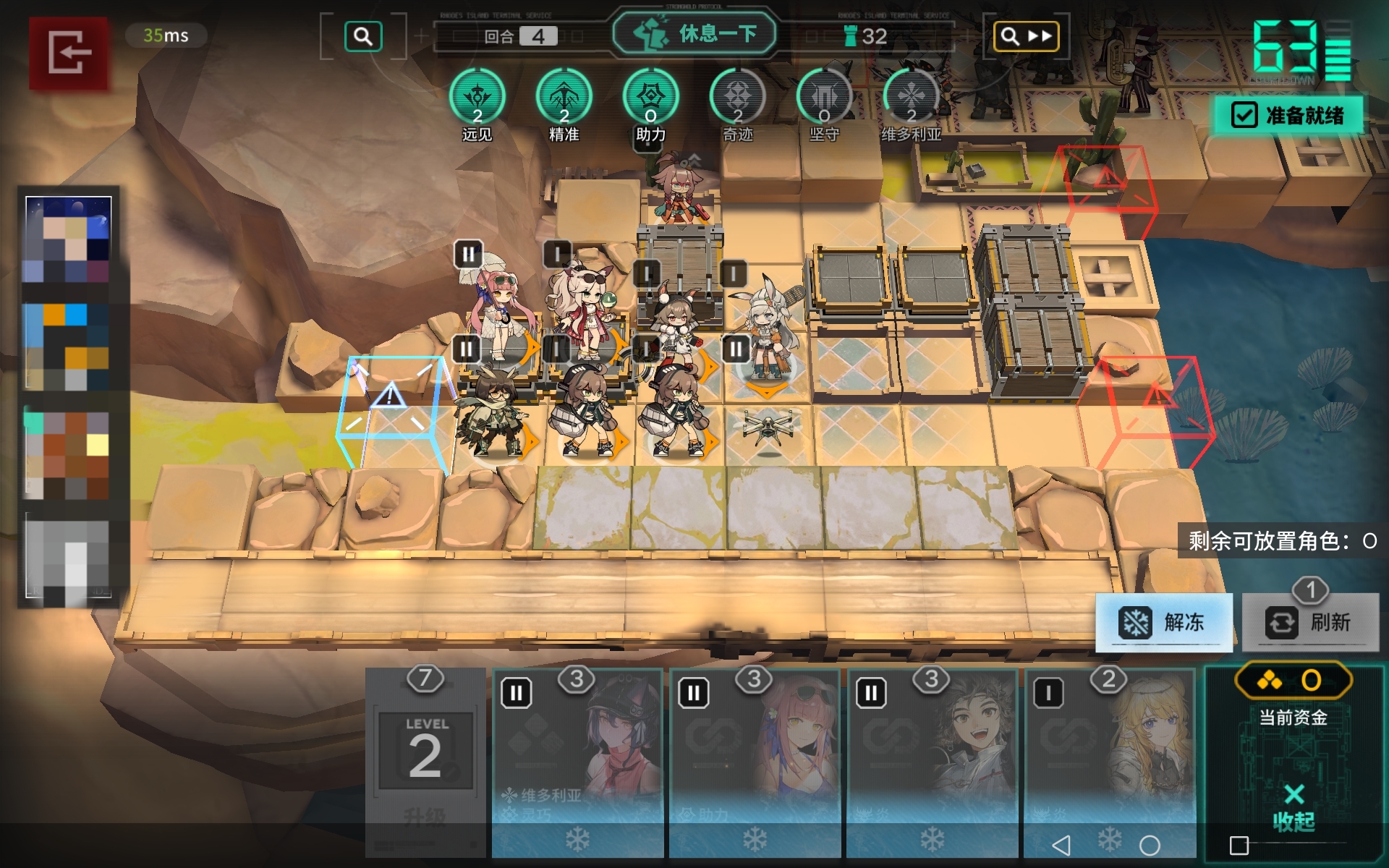The width and height of the screenshot is (1389, 868).
Task: Open the top player avatar thumbnail
Action: [x=69, y=239]
